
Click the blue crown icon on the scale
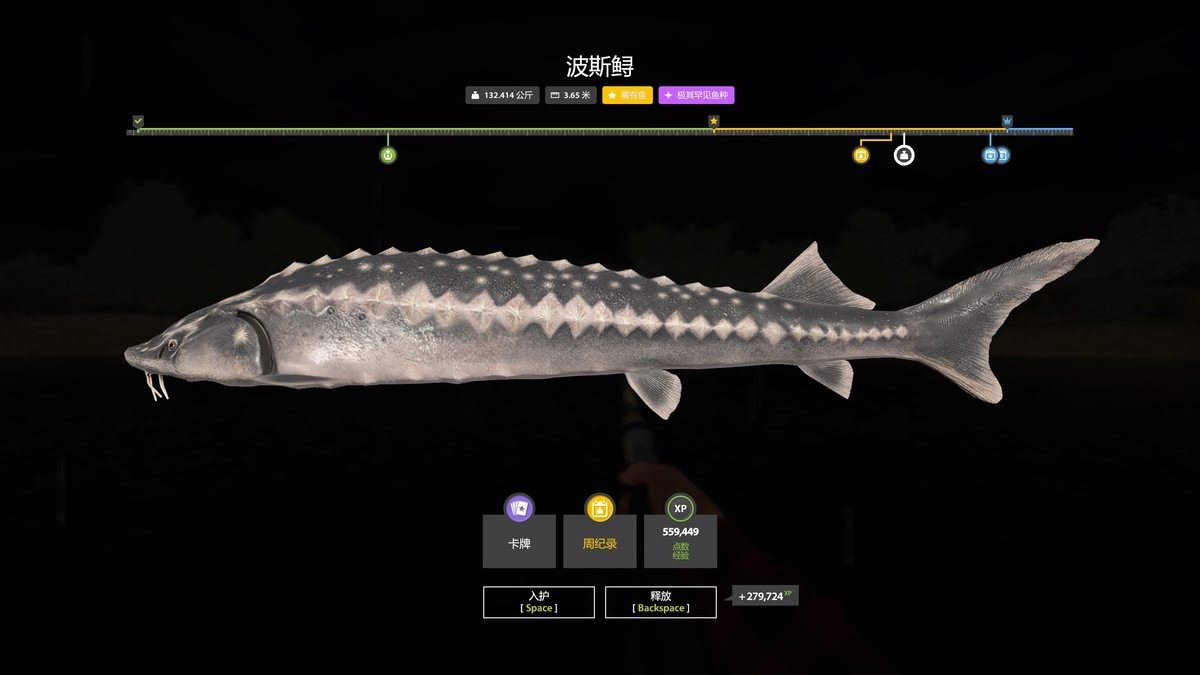[x=1007, y=122]
